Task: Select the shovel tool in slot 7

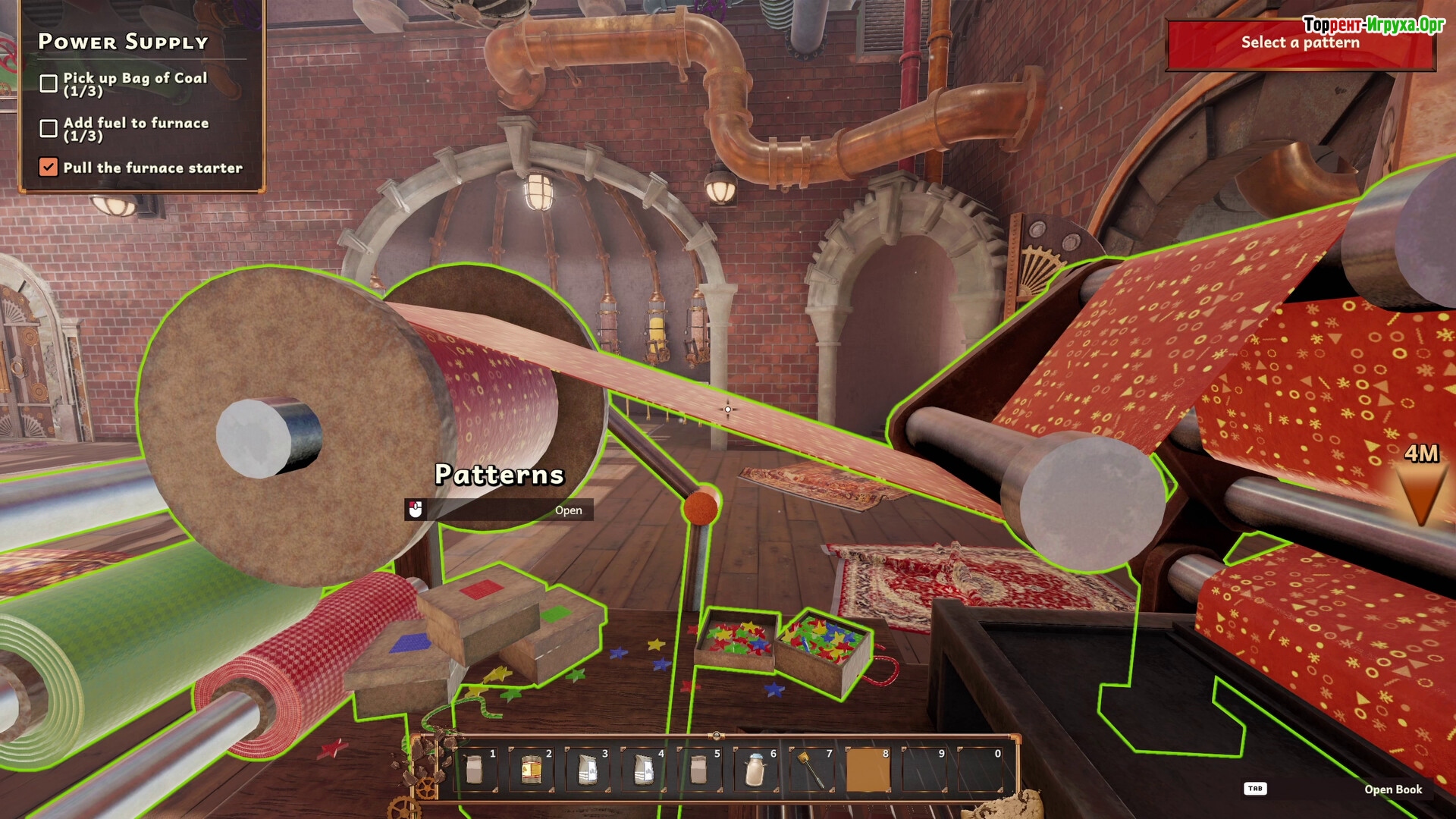Action: (x=811, y=770)
